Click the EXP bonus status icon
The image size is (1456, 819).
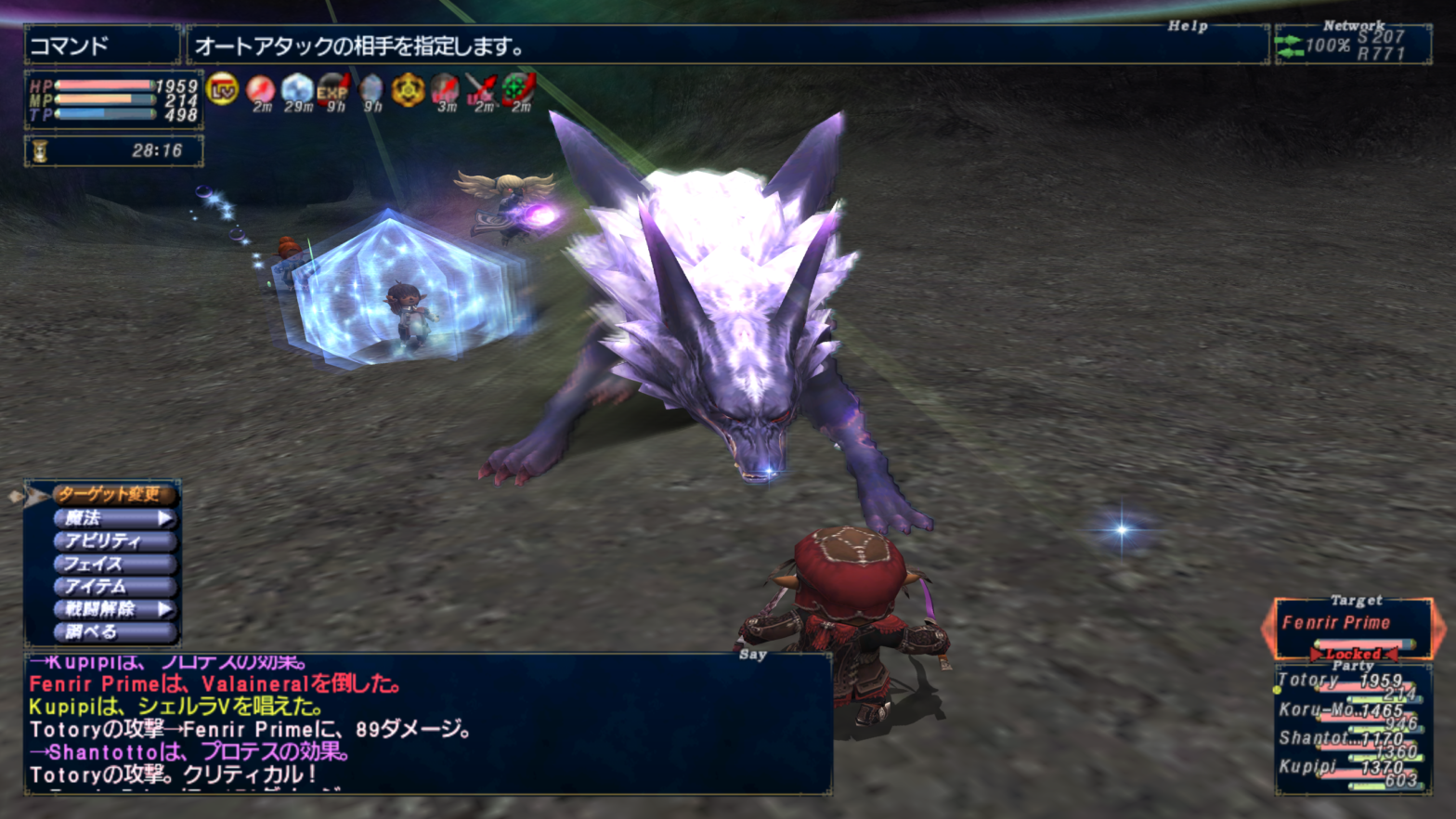coord(334,89)
